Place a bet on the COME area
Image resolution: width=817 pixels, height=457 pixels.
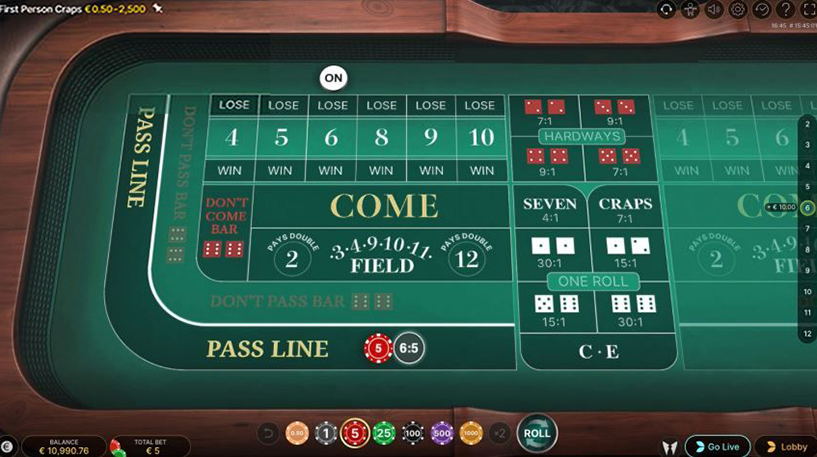[384, 206]
